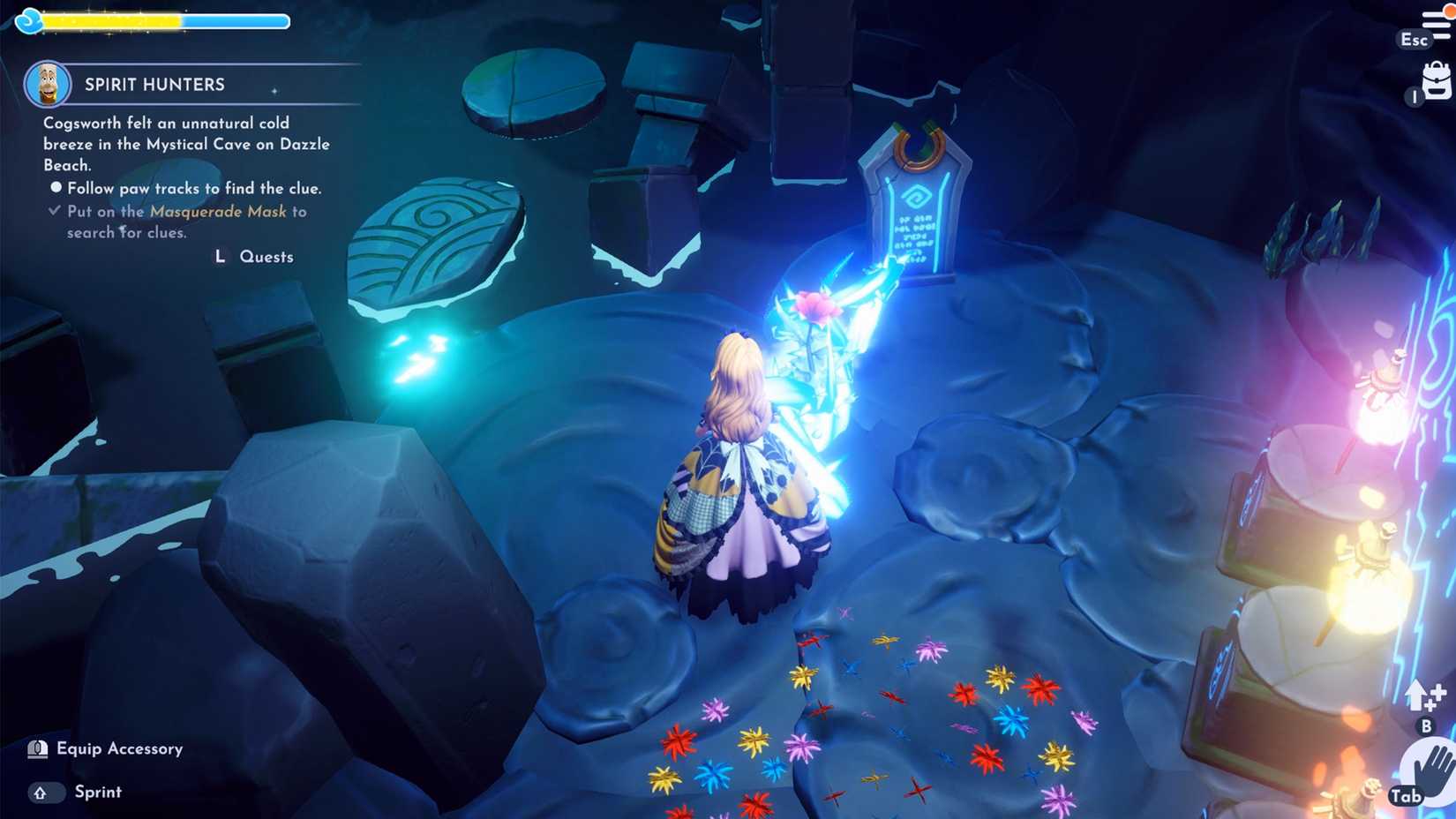Image resolution: width=1456 pixels, height=819 pixels.
Task: Click the Equip Accessory mask icon
Action: click(37, 748)
